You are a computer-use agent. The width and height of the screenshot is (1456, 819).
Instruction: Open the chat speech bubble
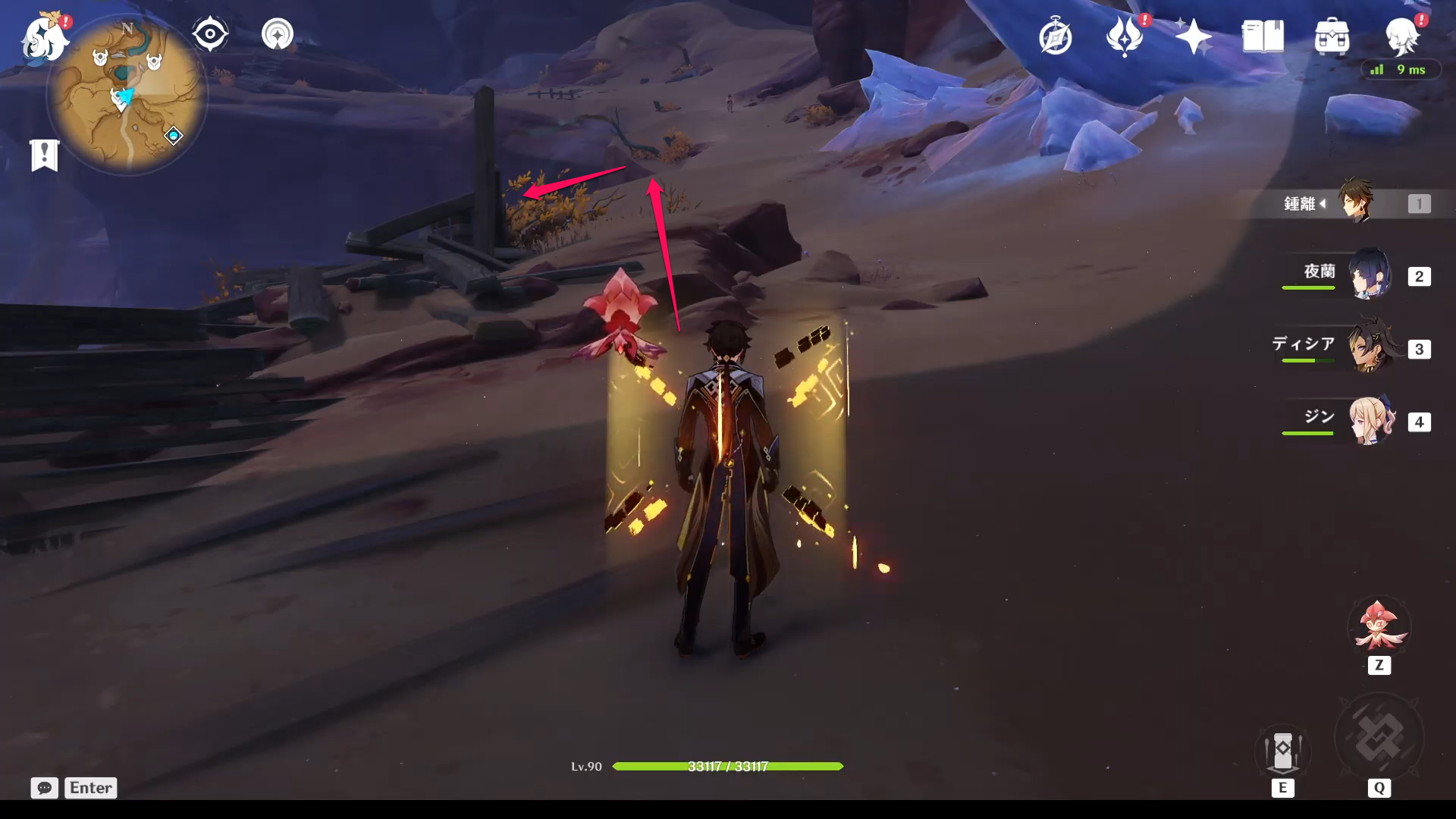tap(44, 788)
